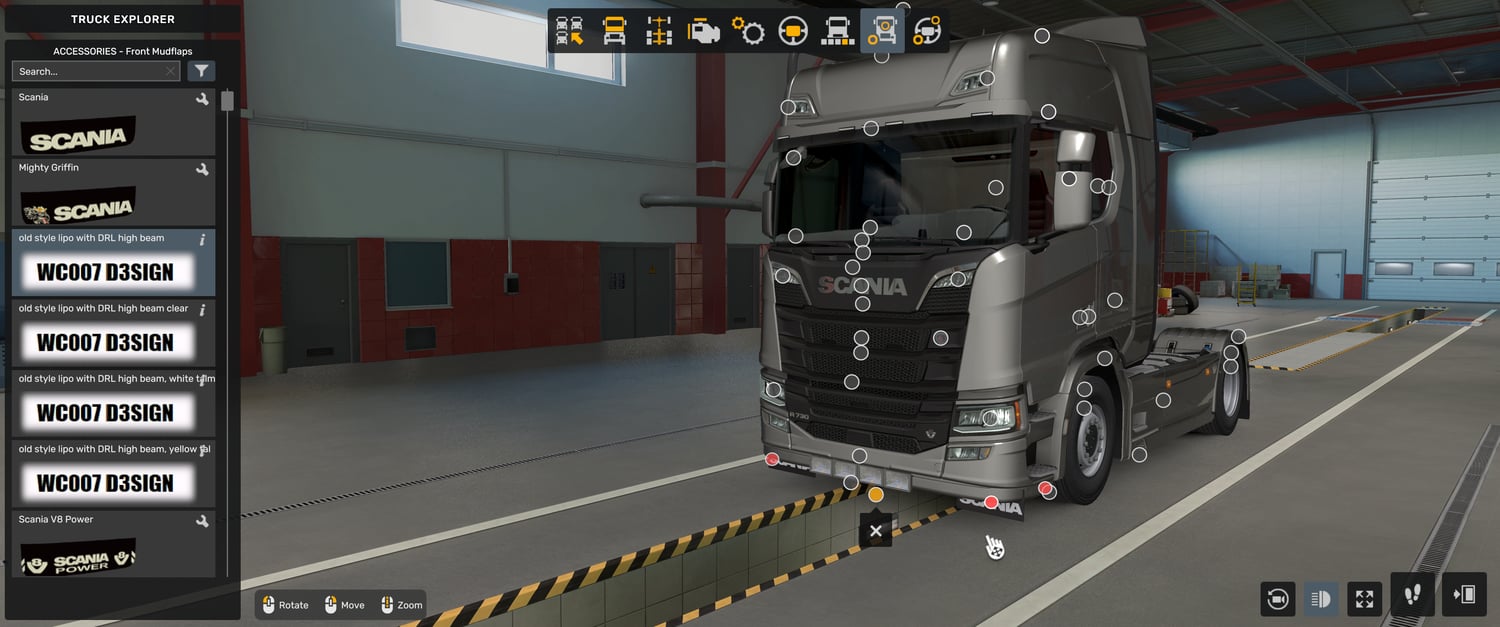The height and width of the screenshot is (627, 1500).
Task: Open the chassis category icon
Action: tap(659, 31)
